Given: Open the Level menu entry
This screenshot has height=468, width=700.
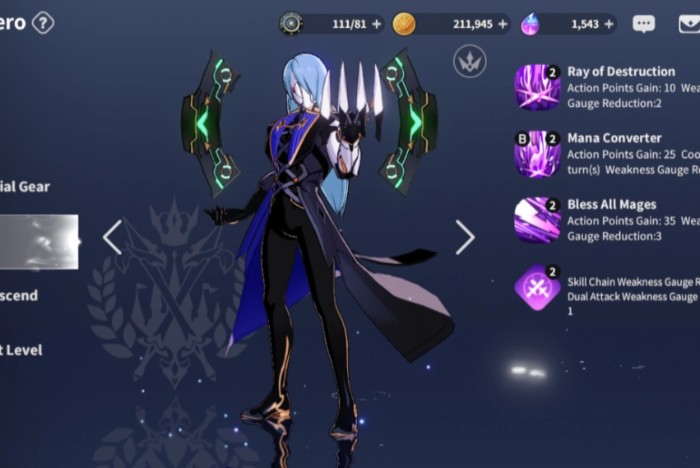Looking at the screenshot, I should pos(22,350).
